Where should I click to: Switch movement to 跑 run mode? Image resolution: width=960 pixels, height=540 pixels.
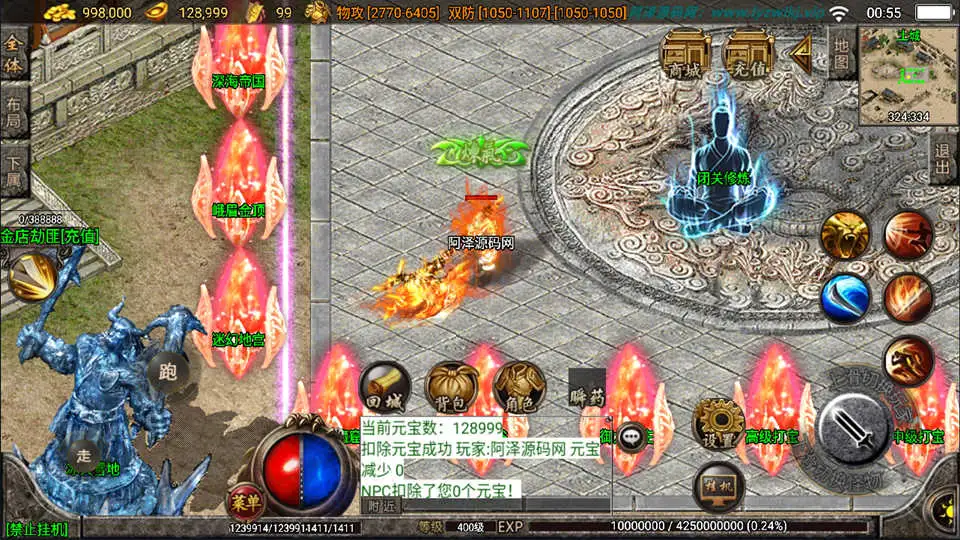tap(167, 372)
